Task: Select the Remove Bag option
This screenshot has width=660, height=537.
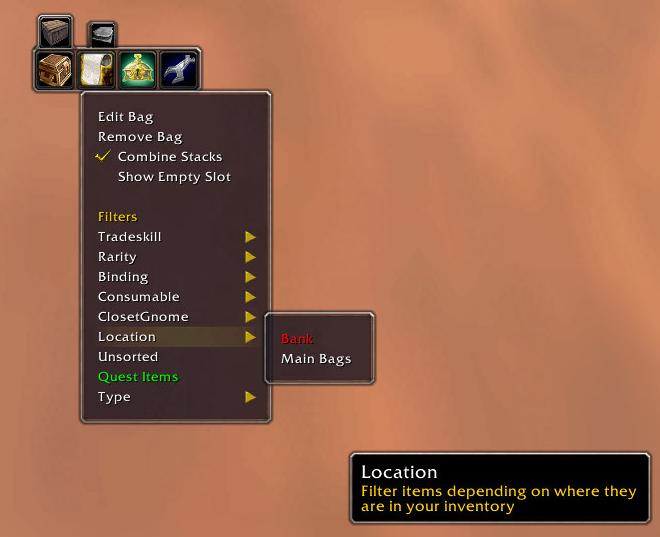Action: [139, 137]
